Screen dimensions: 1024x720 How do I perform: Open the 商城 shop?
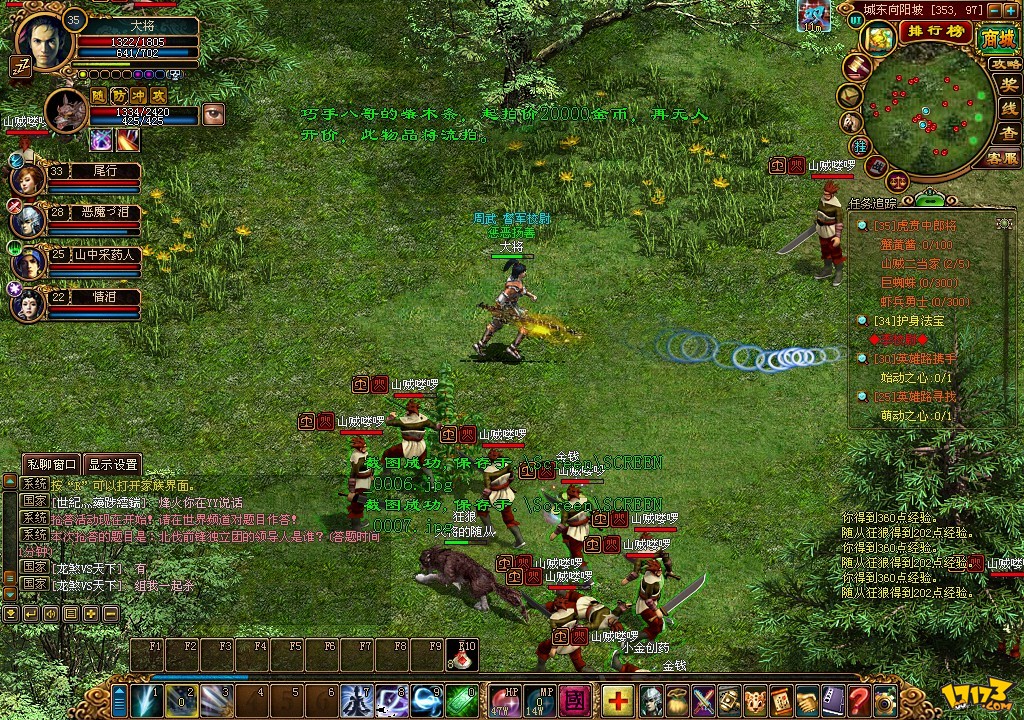[x=996, y=38]
